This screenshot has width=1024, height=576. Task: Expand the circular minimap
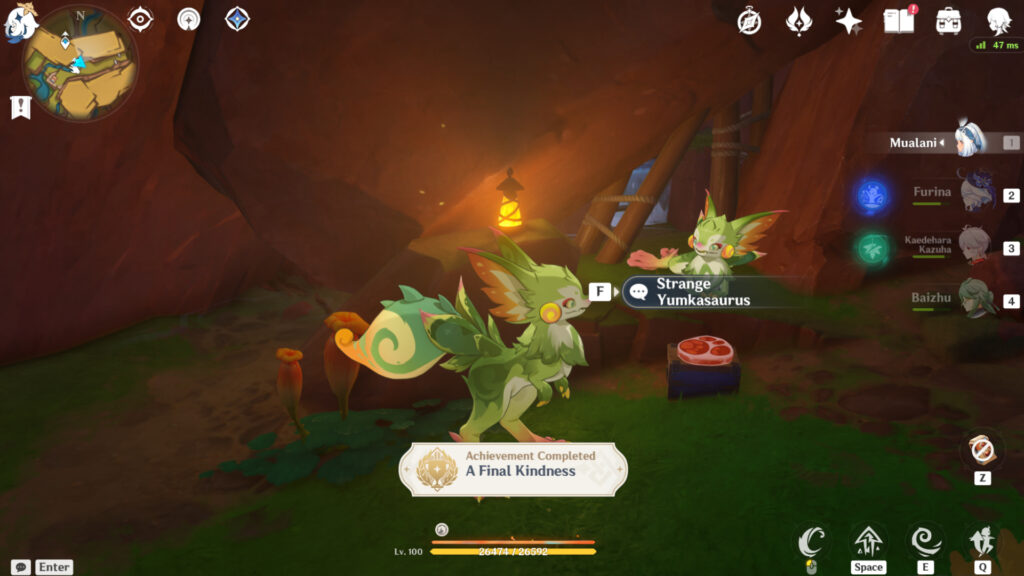[x=80, y=62]
